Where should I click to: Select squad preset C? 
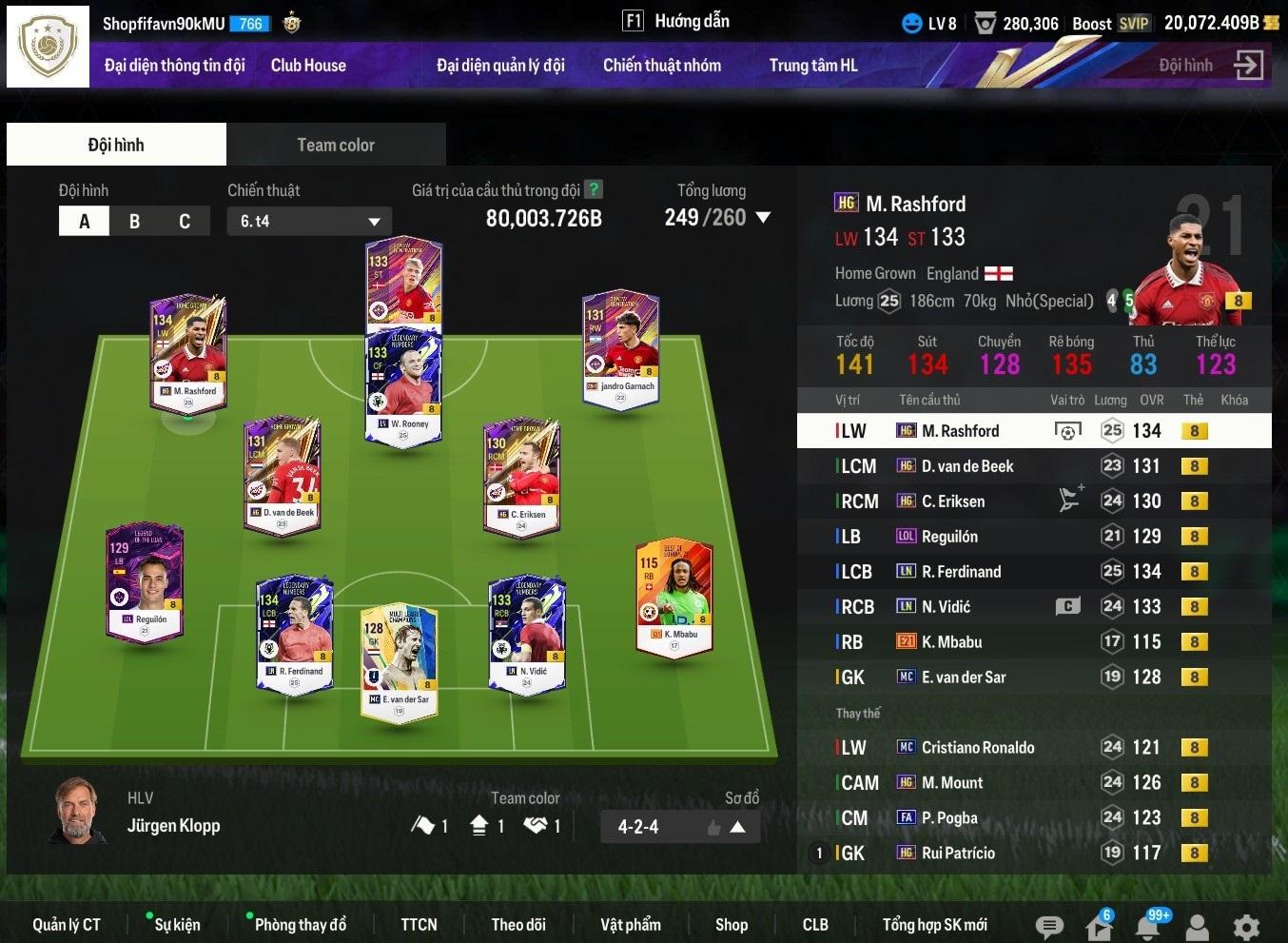pyautogui.click(x=185, y=222)
